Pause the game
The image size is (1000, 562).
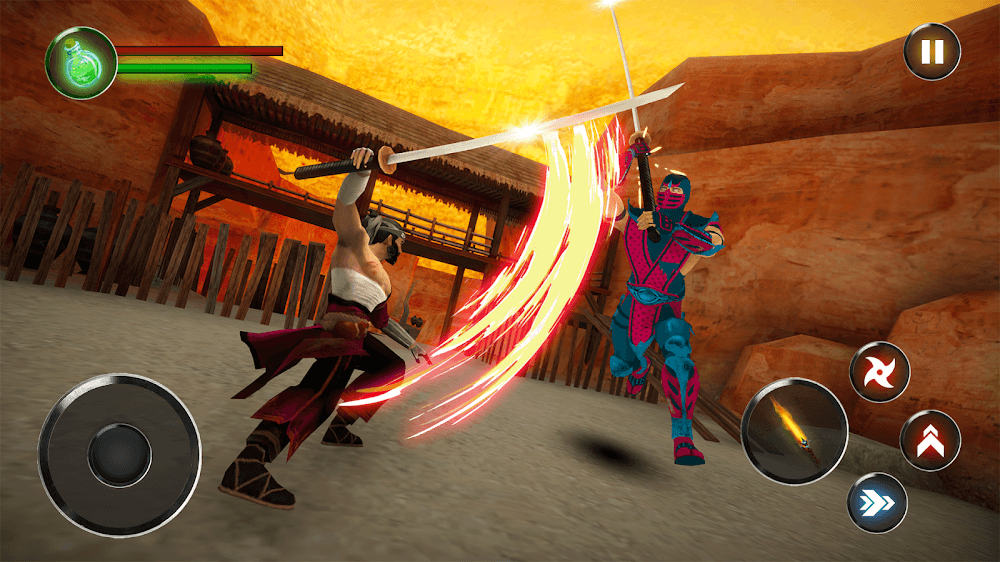(x=932, y=51)
